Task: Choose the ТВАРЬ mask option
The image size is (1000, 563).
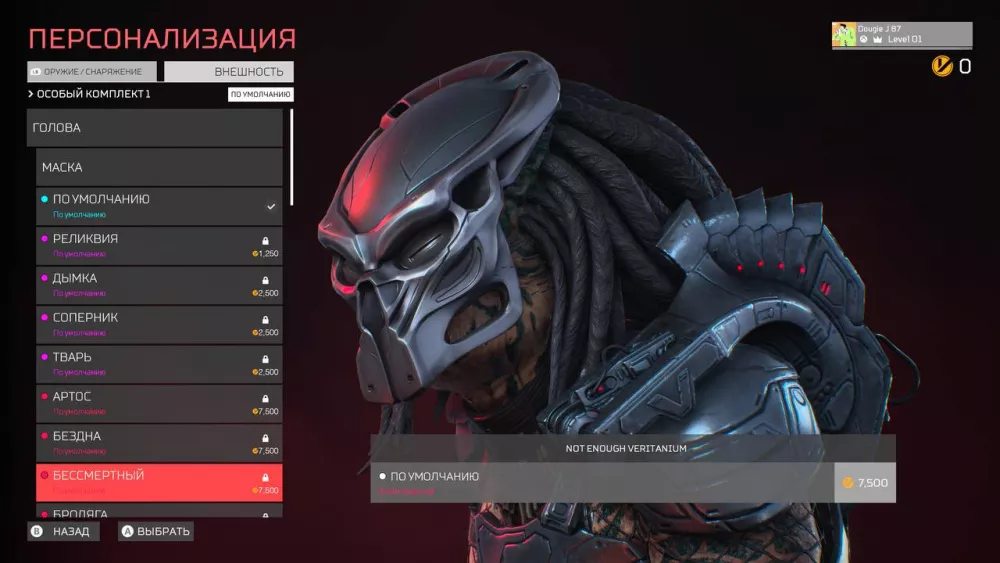Action: point(159,364)
